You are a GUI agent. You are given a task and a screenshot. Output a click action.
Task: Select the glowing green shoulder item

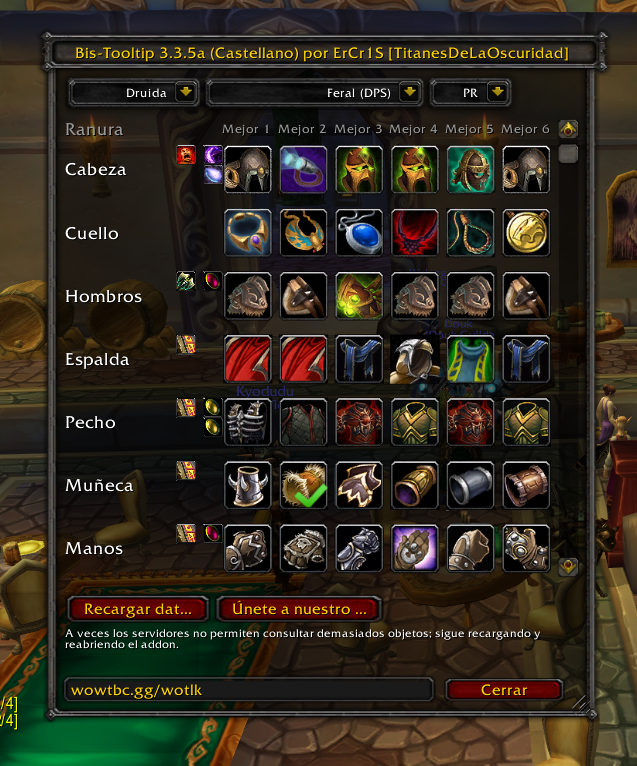(x=359, y=296)
